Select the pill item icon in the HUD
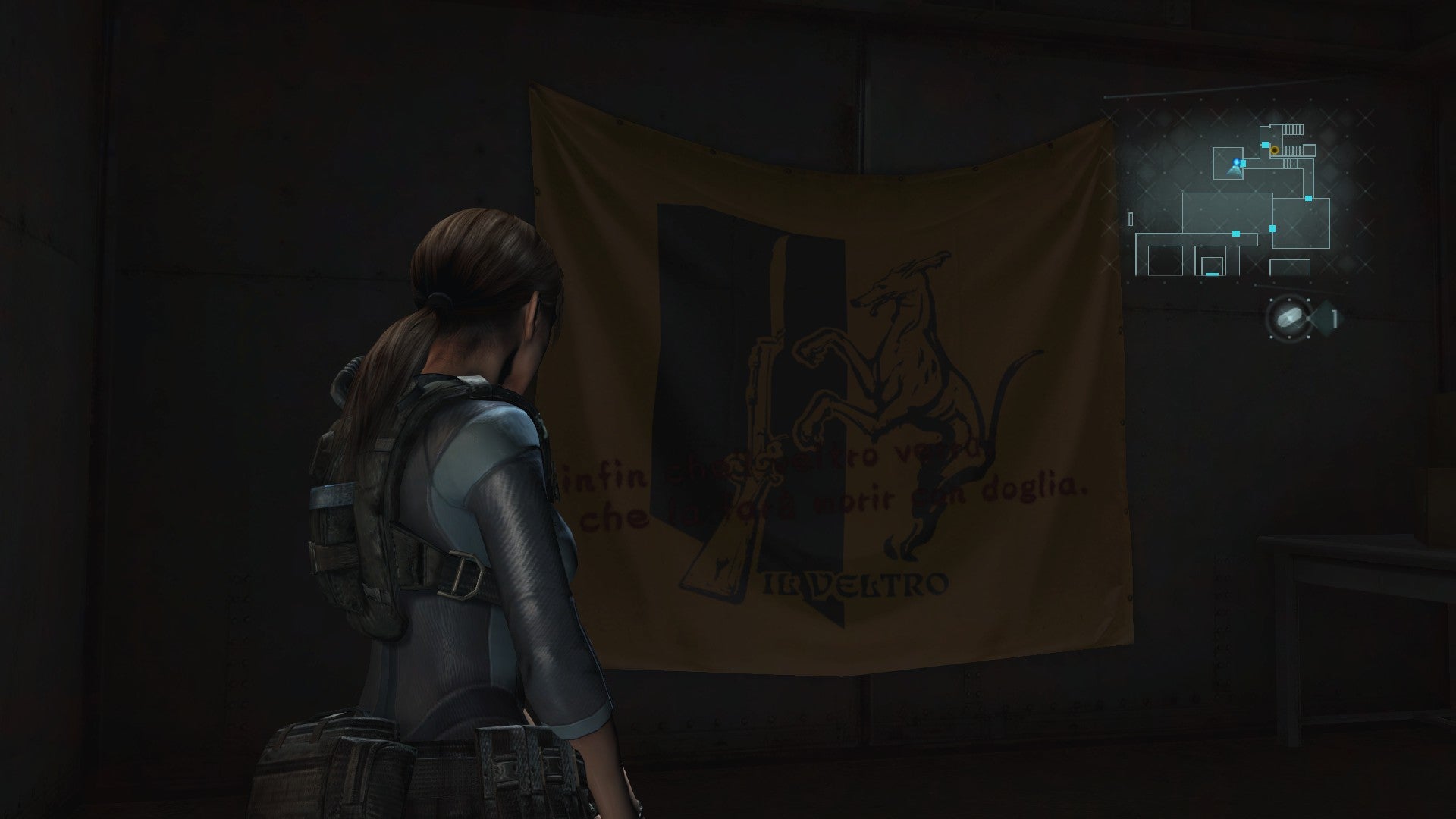This screenshot has height=819, width=1456. click(1289, 318)
